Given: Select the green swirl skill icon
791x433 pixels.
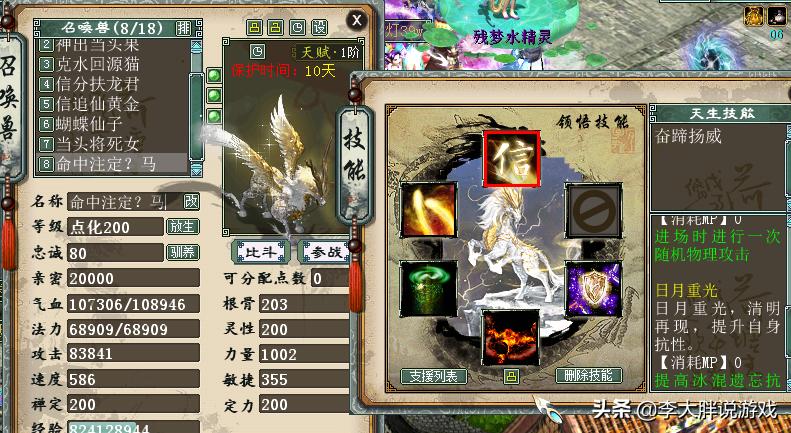Looking at the screenshot, I should click(427, 286).
